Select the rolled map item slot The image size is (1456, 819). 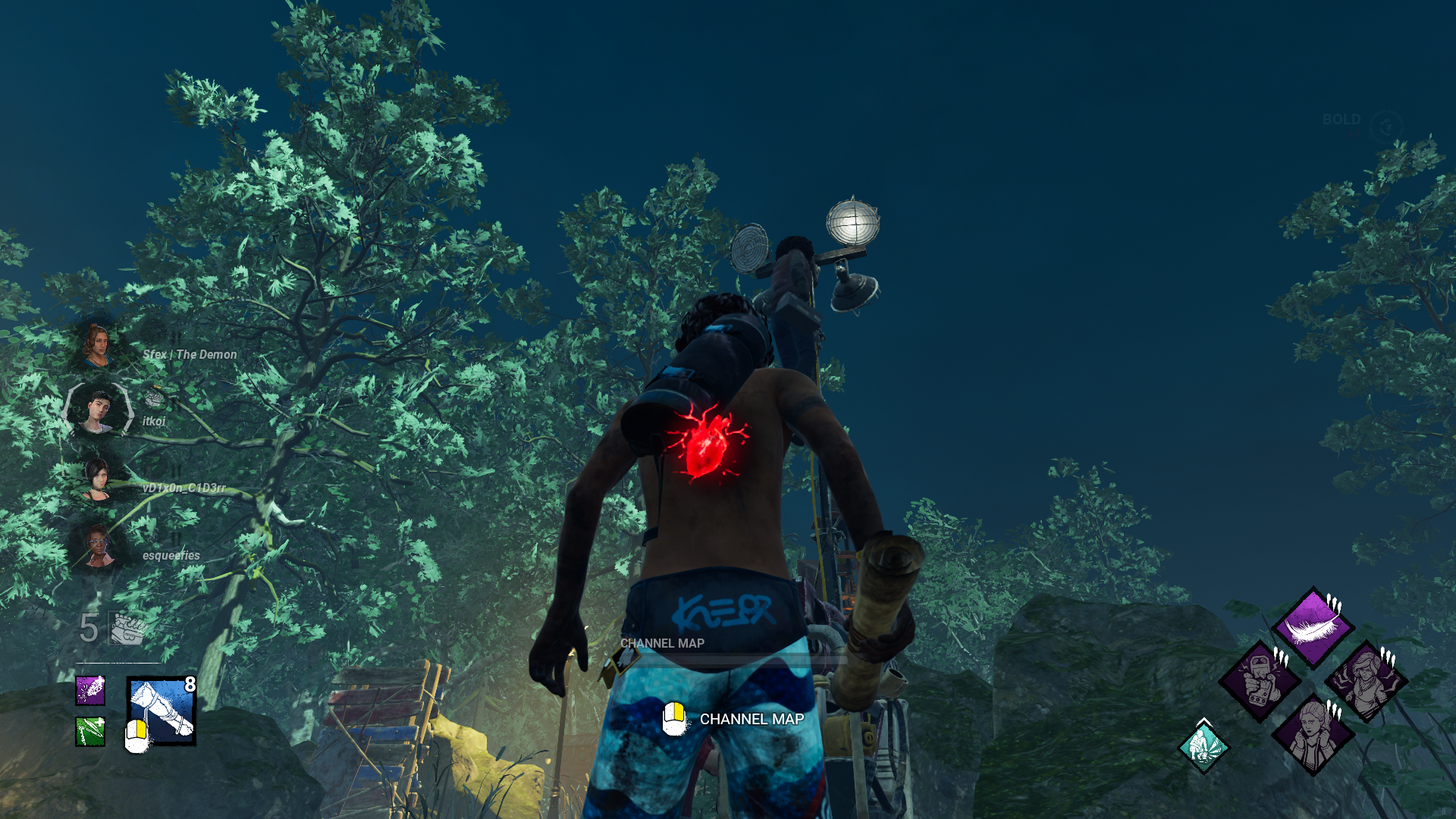(162, 711)
